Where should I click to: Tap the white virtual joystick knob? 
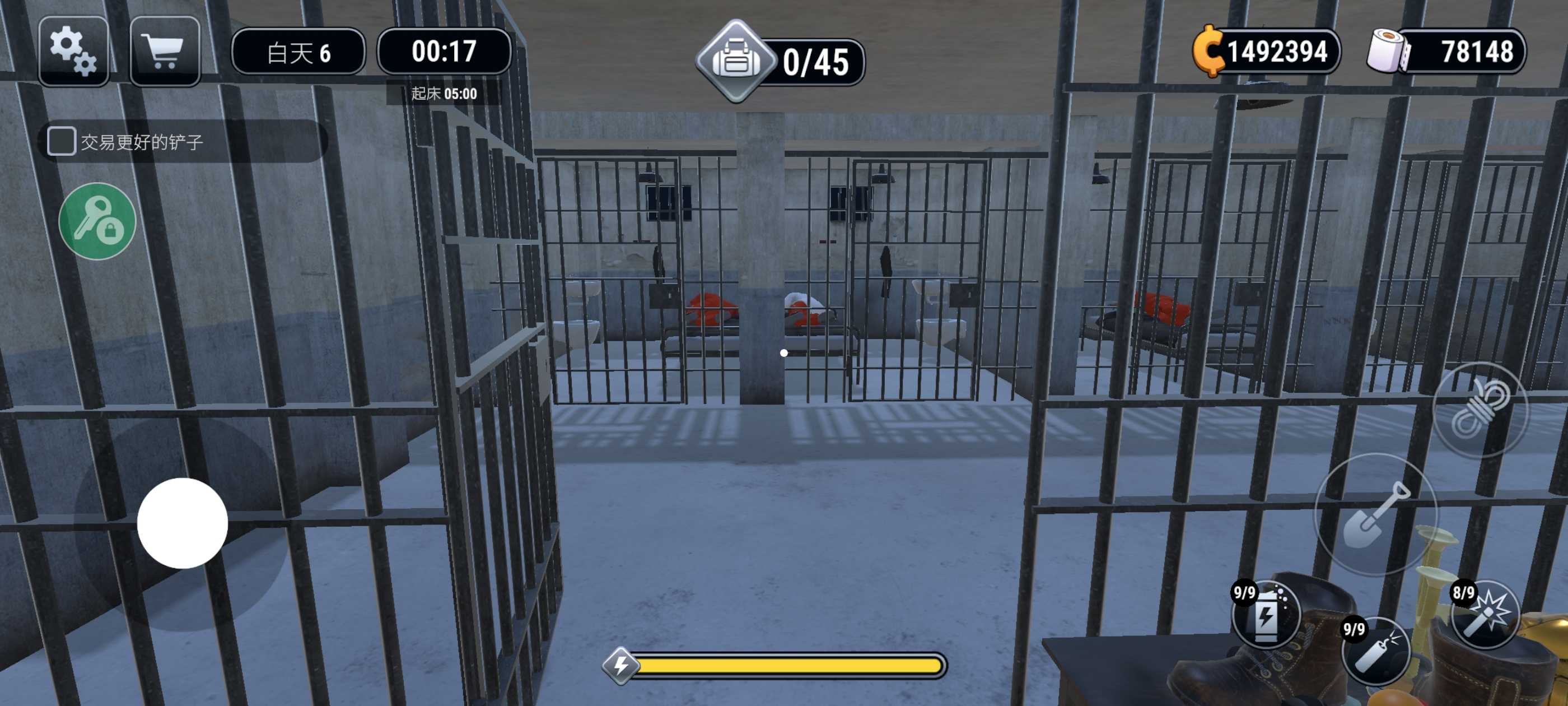coord(182,523)
